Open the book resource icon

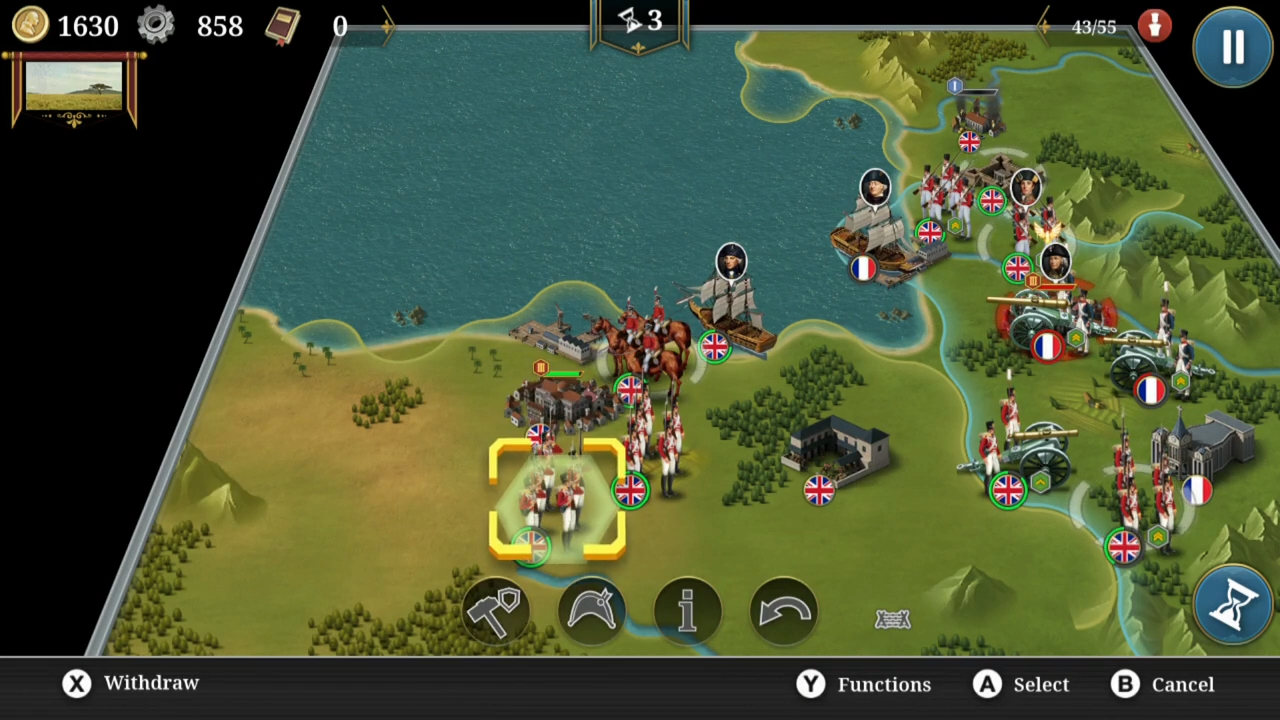tap(283, 25)
